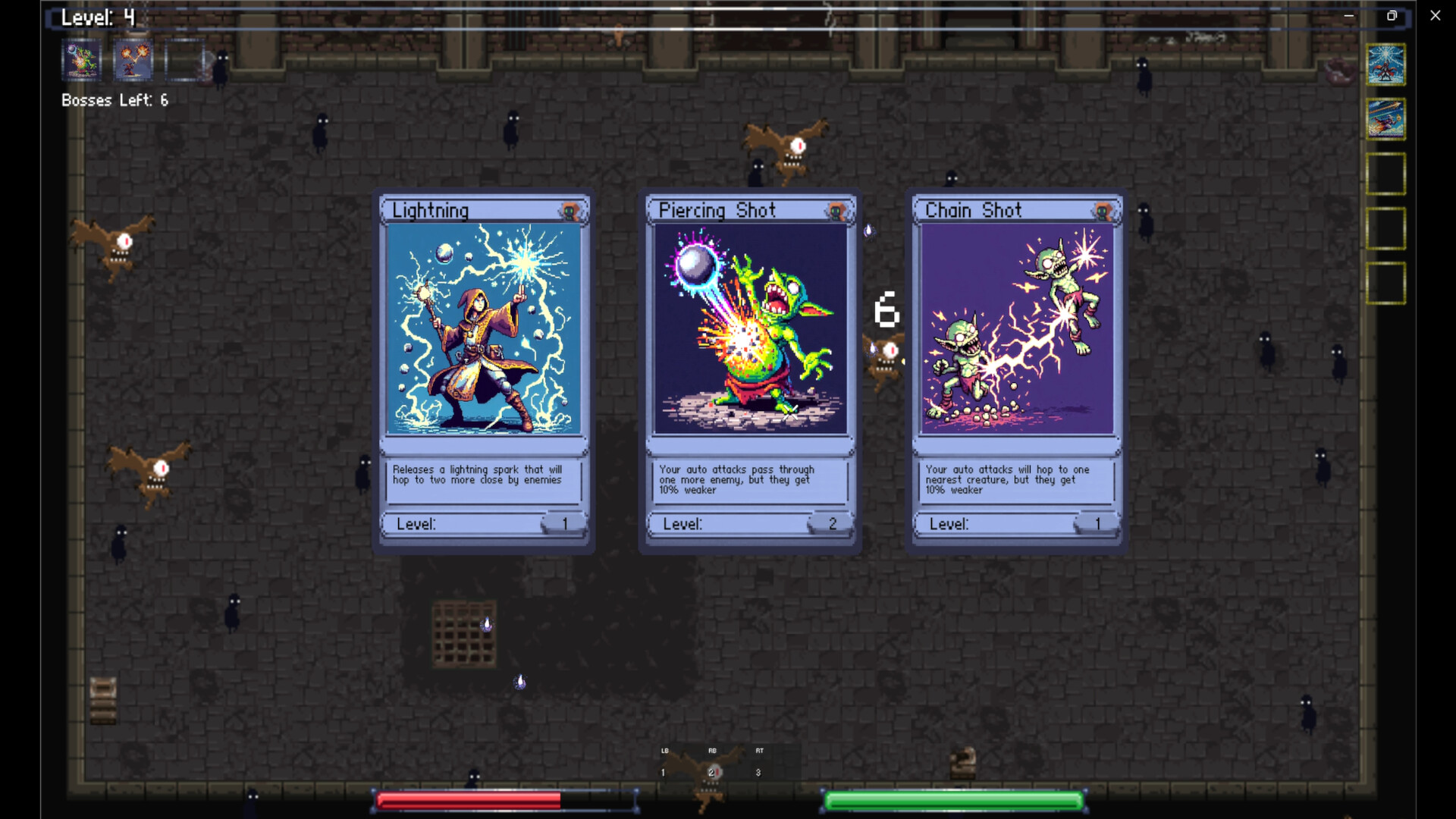Screen dimensions: 1456x819
Task: Select the empty third ability slot top-left
Action: click(x=186, y=60)
